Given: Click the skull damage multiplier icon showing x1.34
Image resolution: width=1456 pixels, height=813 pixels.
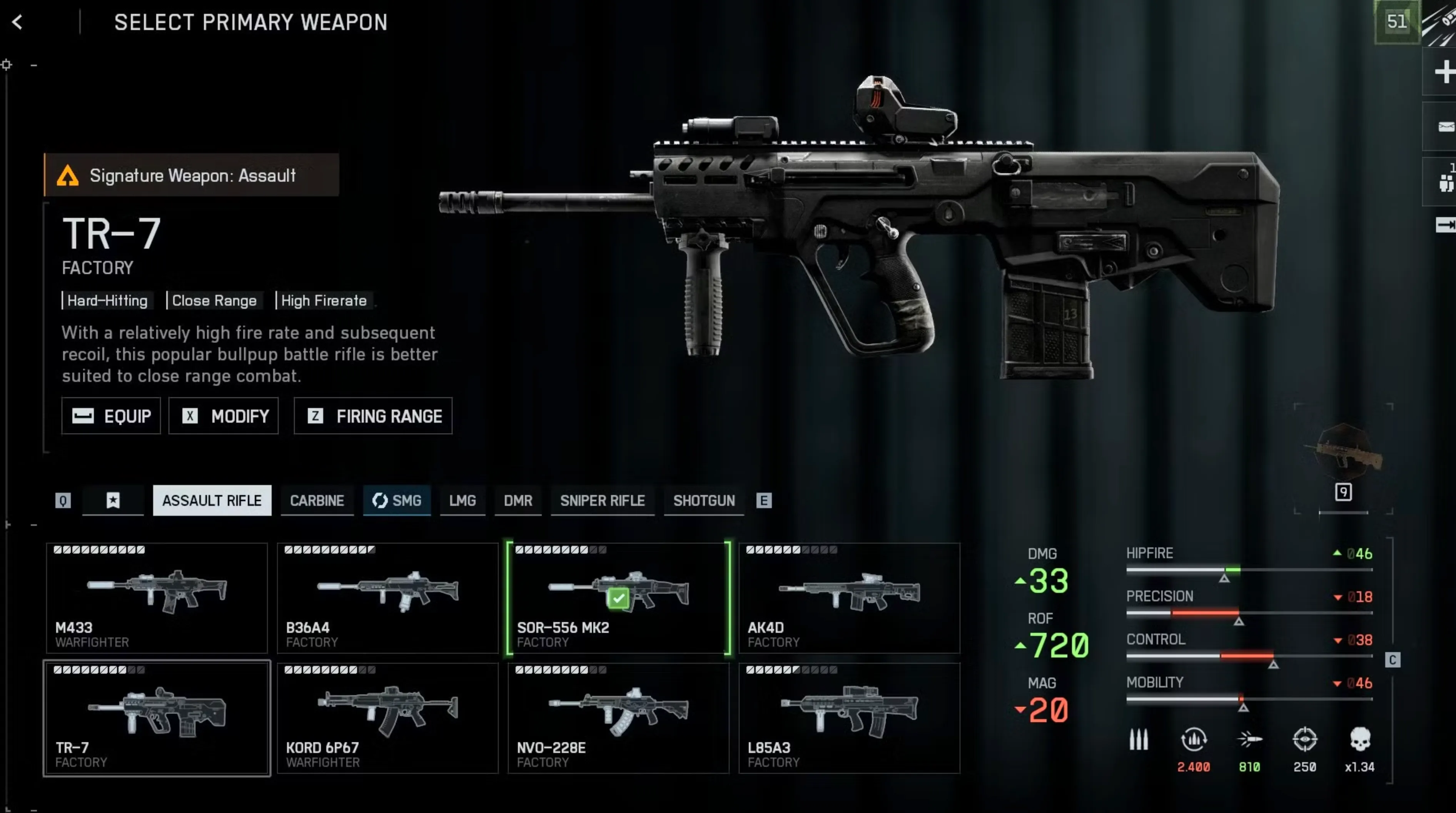Looking at the screenshot, I should pyautogui.click(x=1361, y=739).
